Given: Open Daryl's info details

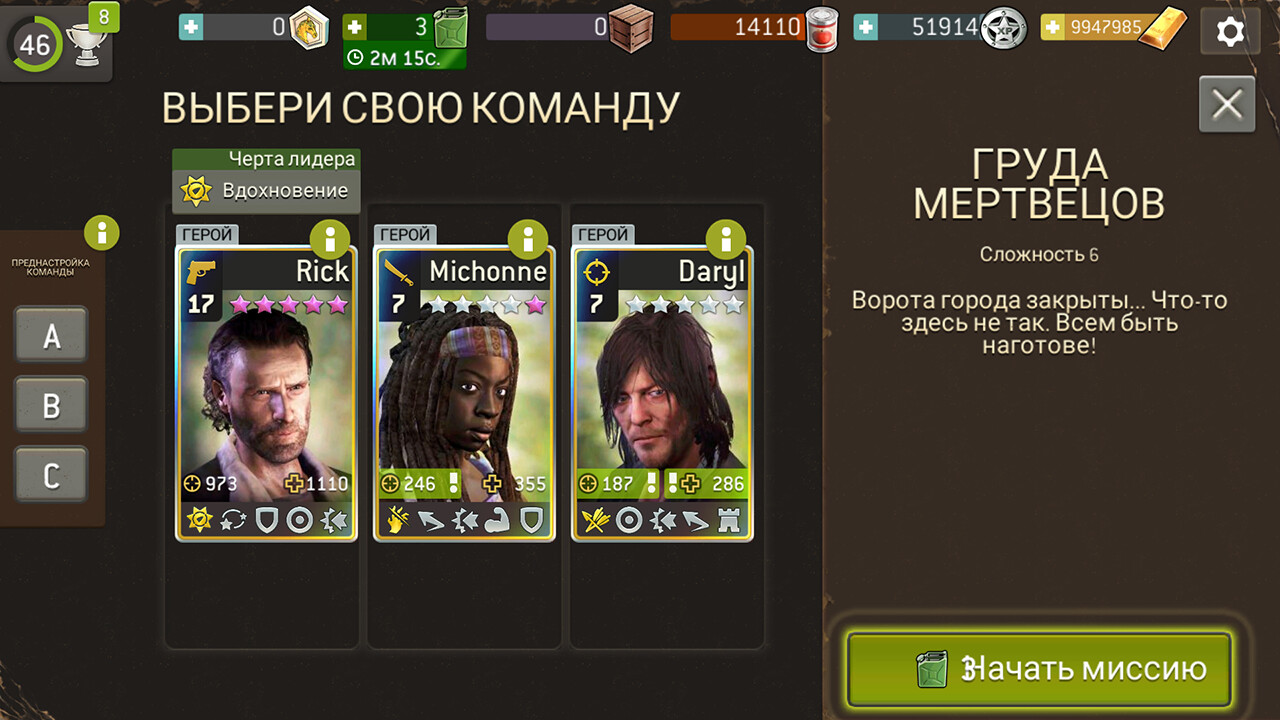Looking at the screenshot, I should coord(726,240).
